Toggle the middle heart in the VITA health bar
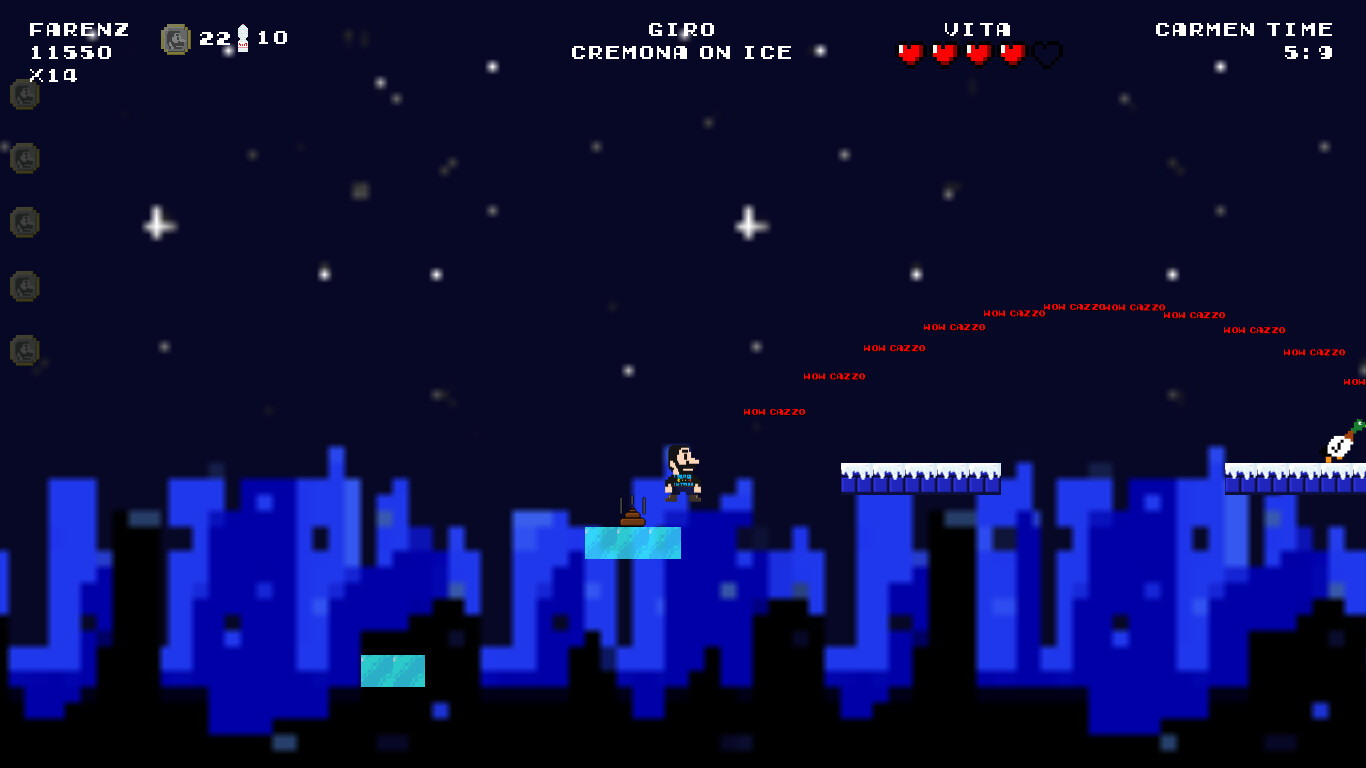This screenshot has width=1366, height=768. click(977, 55)
